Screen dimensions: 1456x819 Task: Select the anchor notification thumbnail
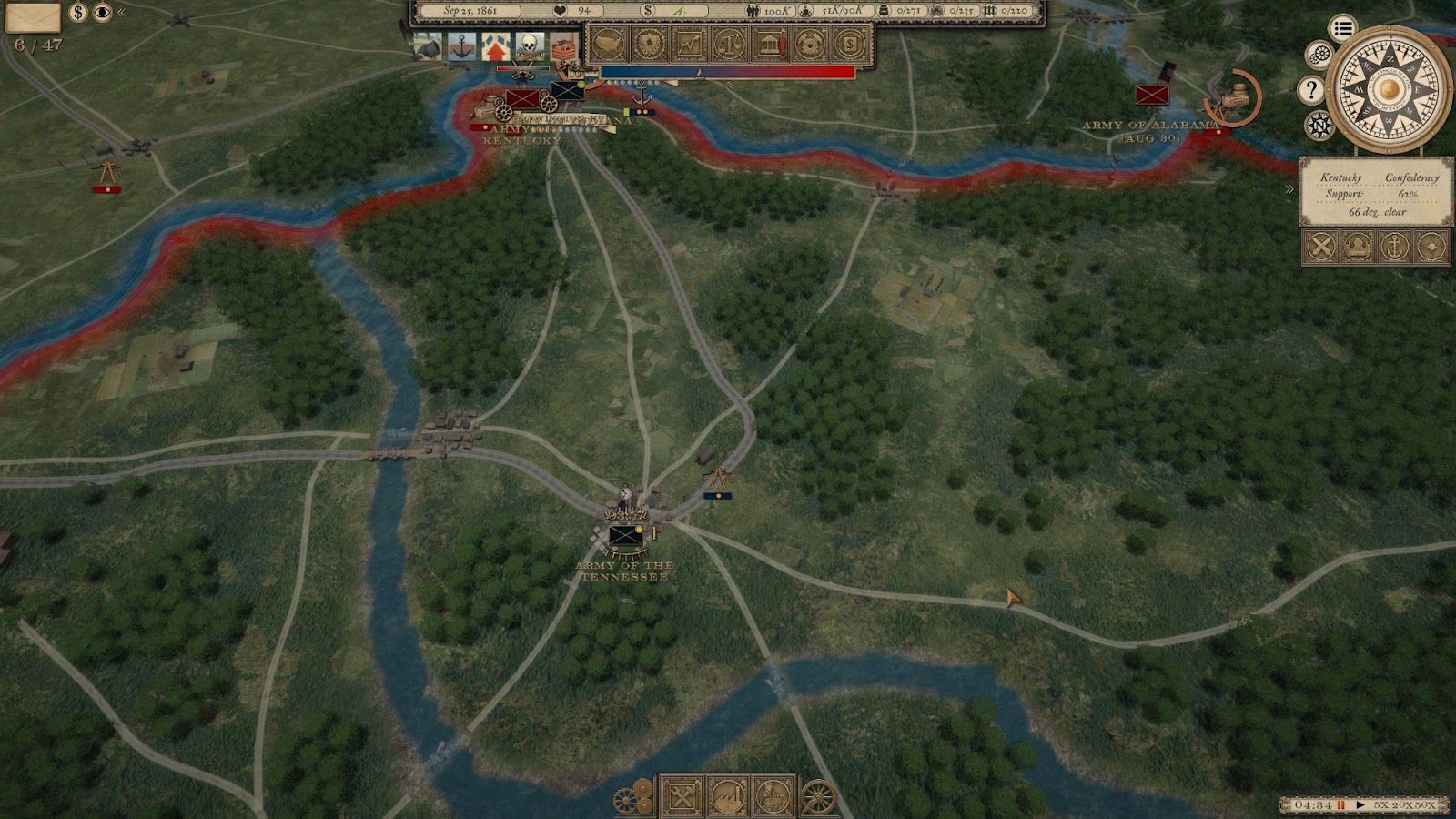click(461, 45)
